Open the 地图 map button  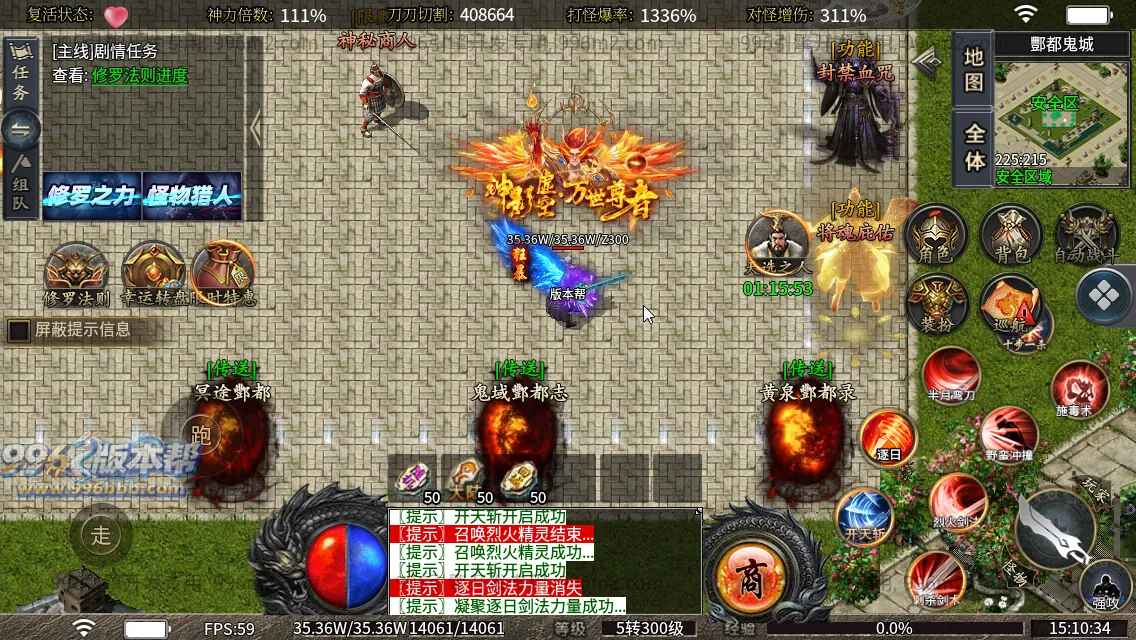pyautogui.click(x=973, y=70)
